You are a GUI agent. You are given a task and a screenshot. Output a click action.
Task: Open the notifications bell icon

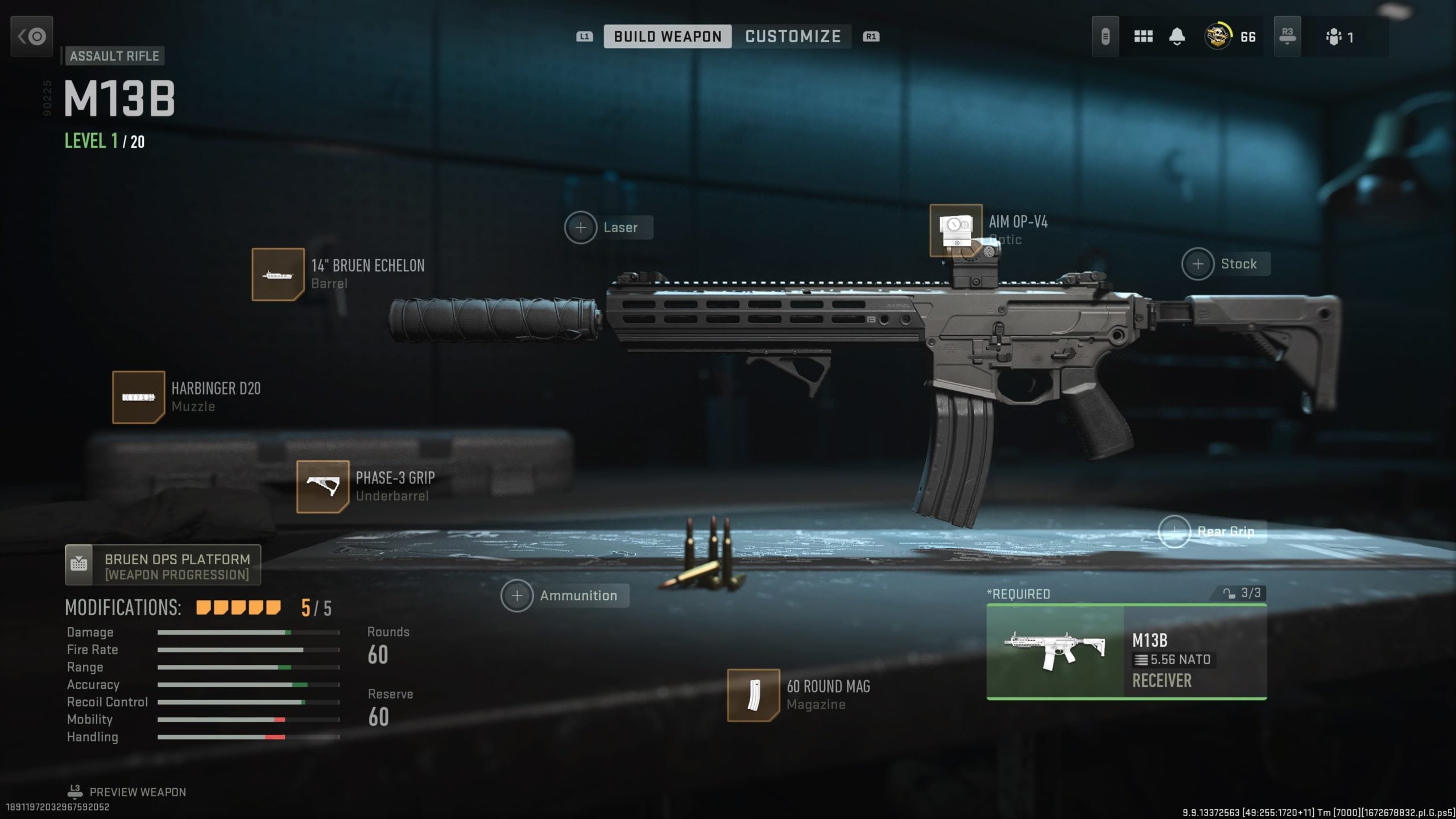(x=1176, y=36)
